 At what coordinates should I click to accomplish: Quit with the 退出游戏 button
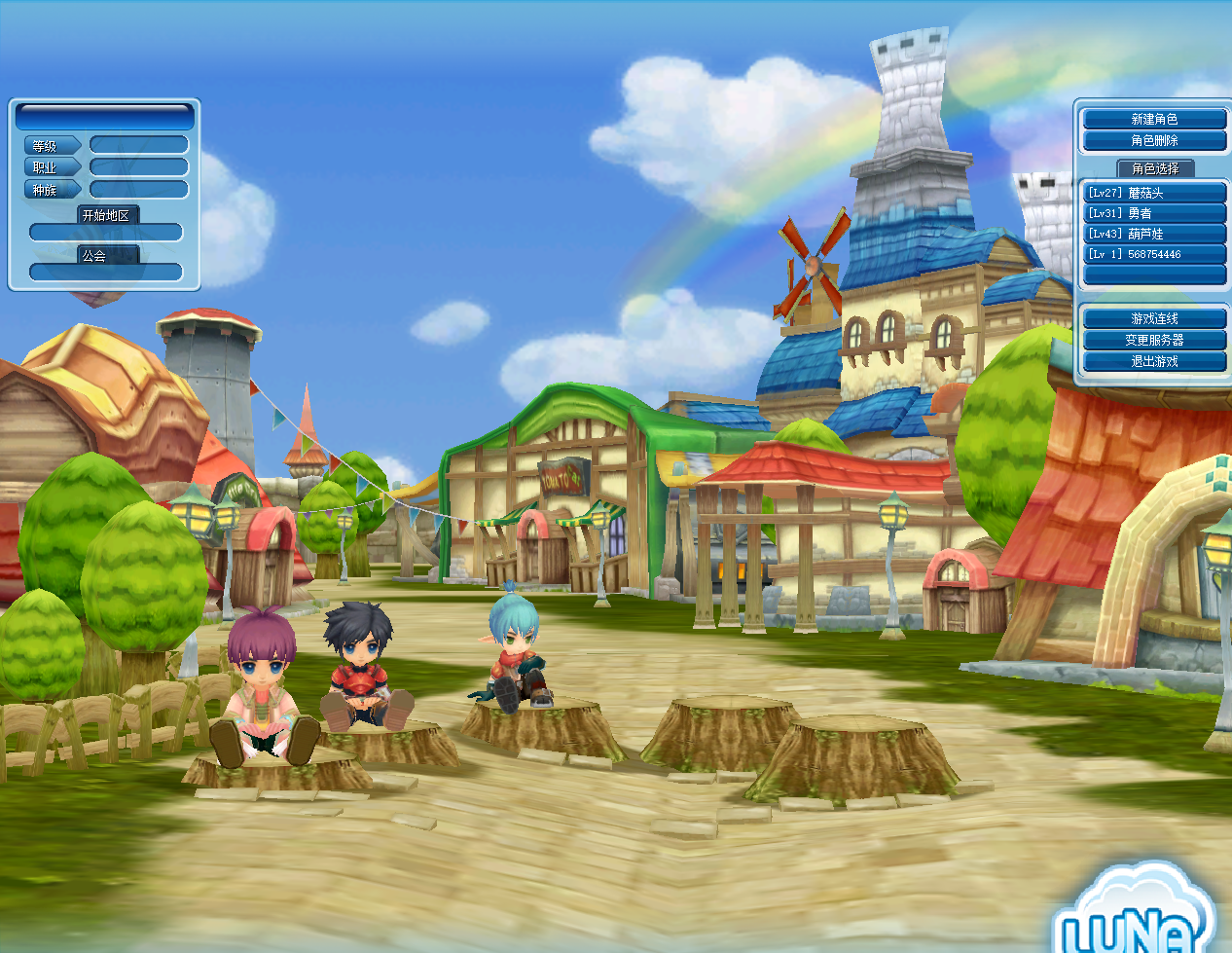pos(1154,361)
